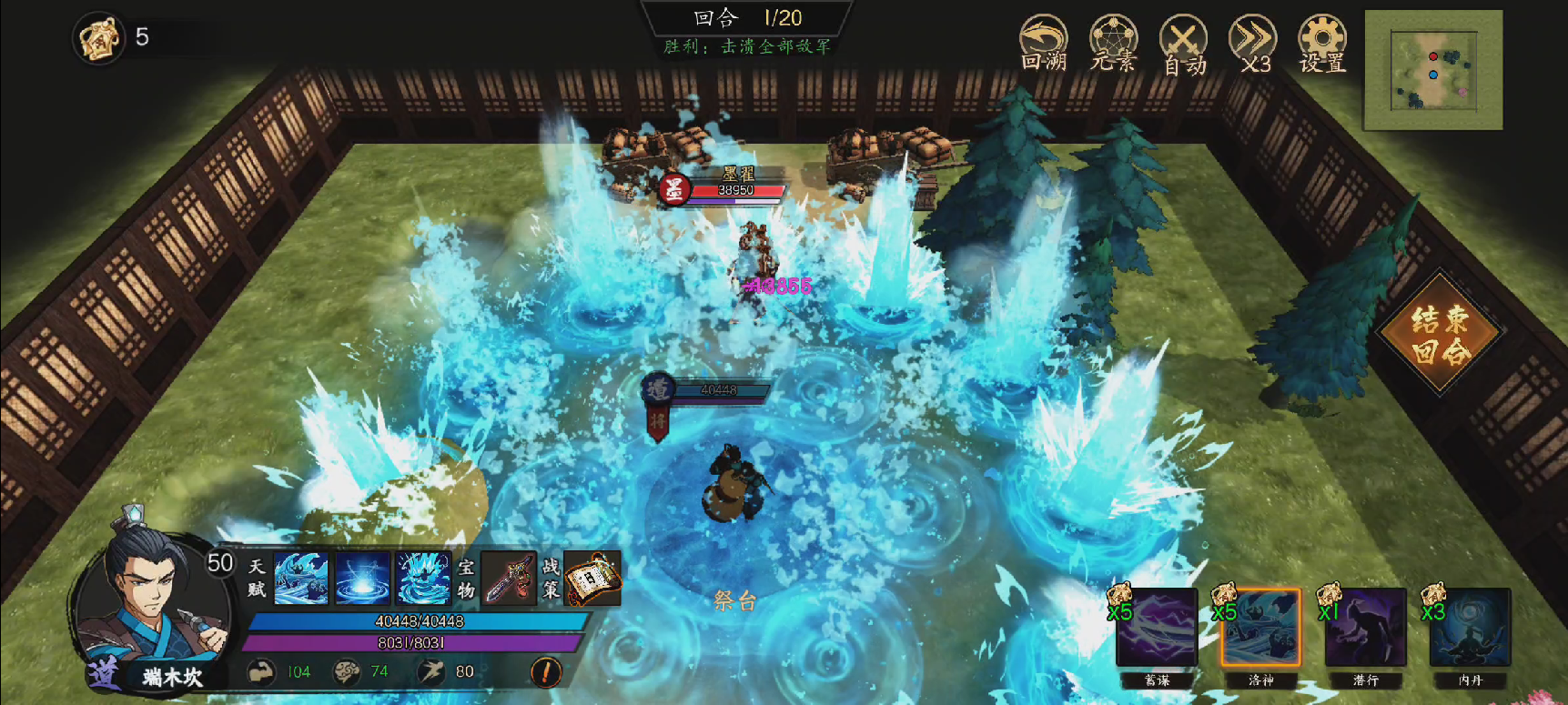Open the 回溯 rewind button
This screenshot has width=1568, height=705.
coord(1043,43)
